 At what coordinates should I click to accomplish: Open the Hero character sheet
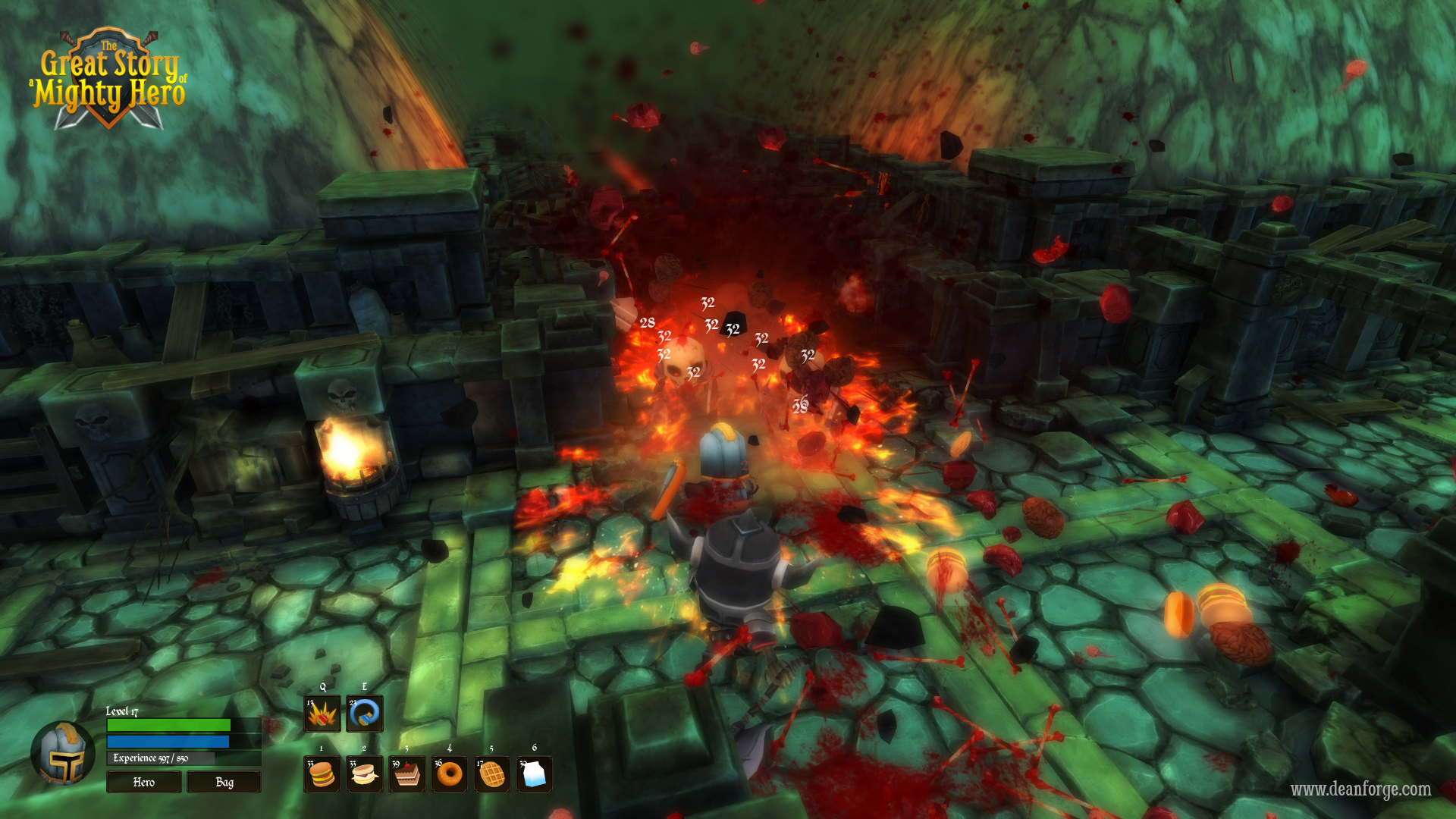pos(143,782)
